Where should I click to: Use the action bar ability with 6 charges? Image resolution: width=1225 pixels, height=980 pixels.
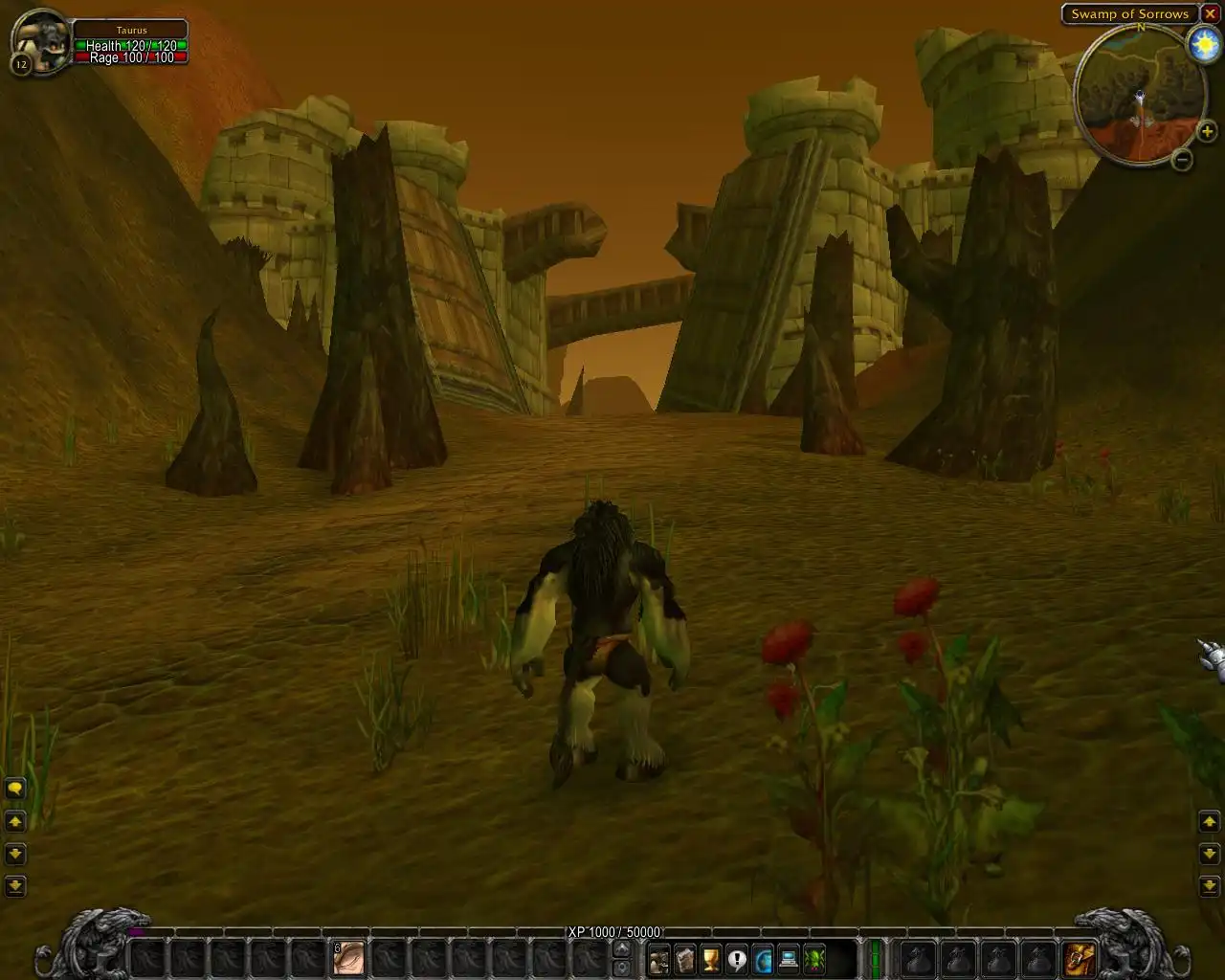tap(348, 958)
